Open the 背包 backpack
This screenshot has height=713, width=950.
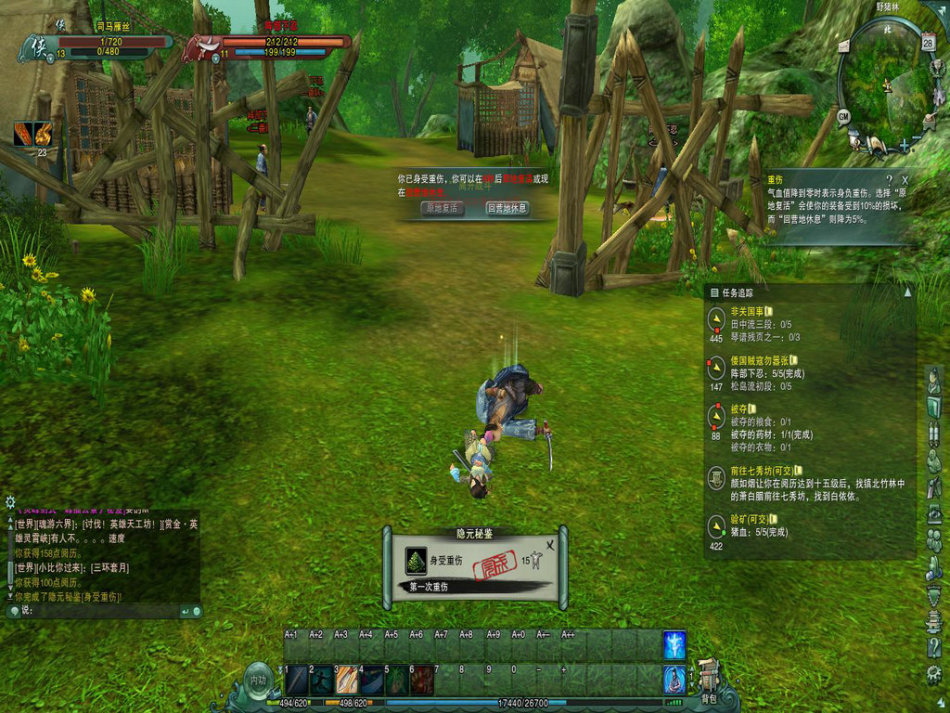pos(709,678)
